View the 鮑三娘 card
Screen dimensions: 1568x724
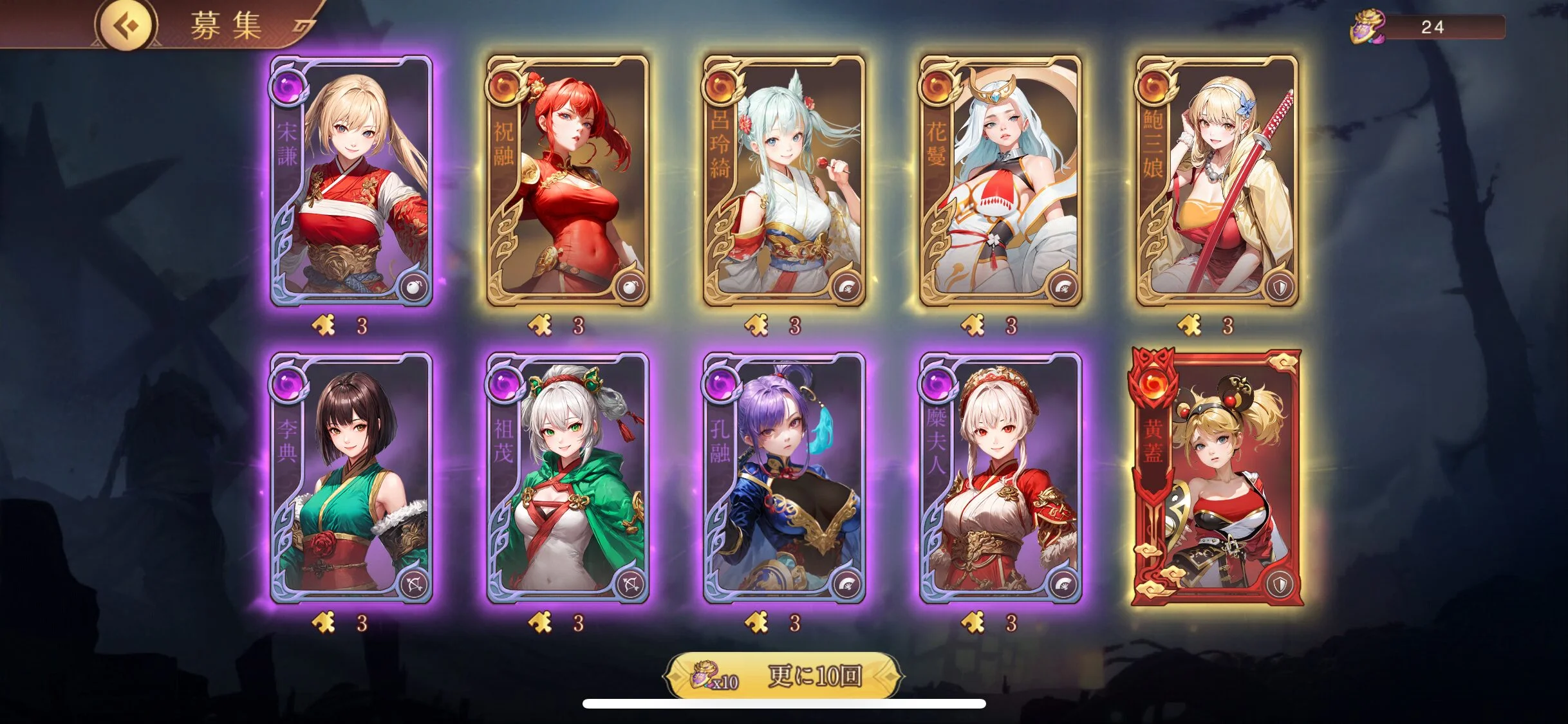[x=1217, y=181]
